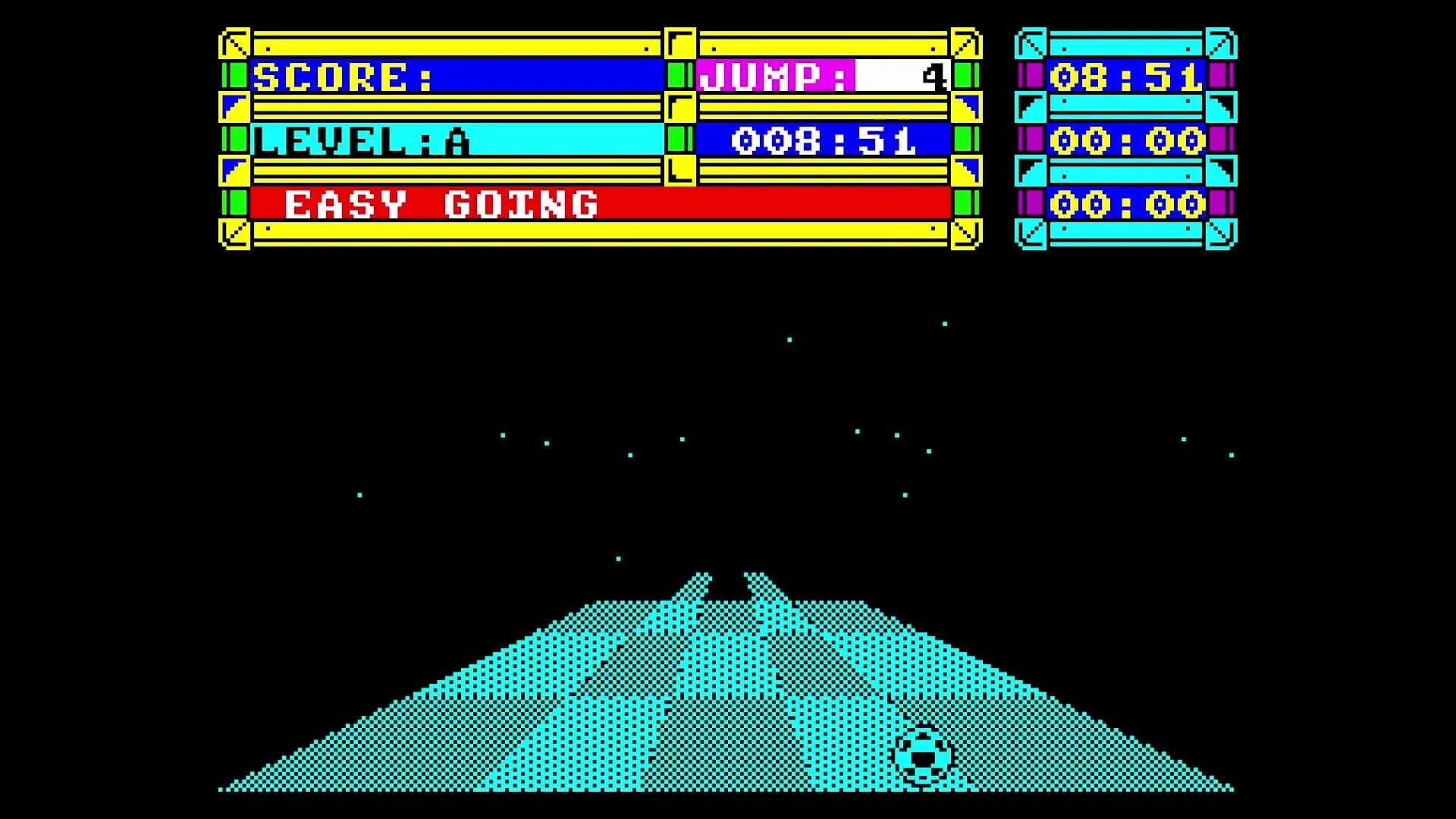
Task: Click the red EASY GOING progress strip
Action: [x=758, y=203]
